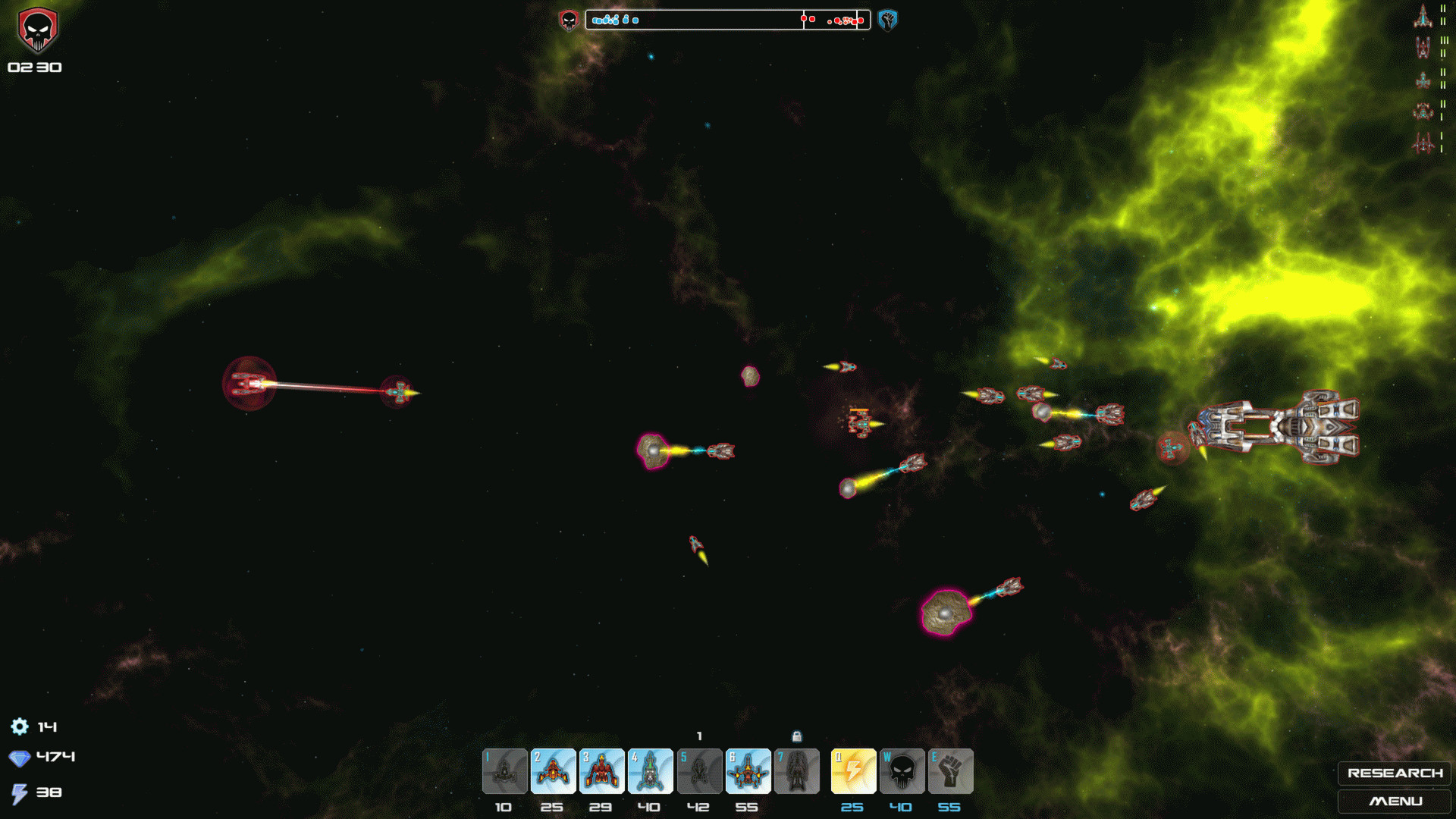The width and height of the screenshot is (1456, 819).
Task: Activate the lightning bolt Q ability
Action: [853, 771]
